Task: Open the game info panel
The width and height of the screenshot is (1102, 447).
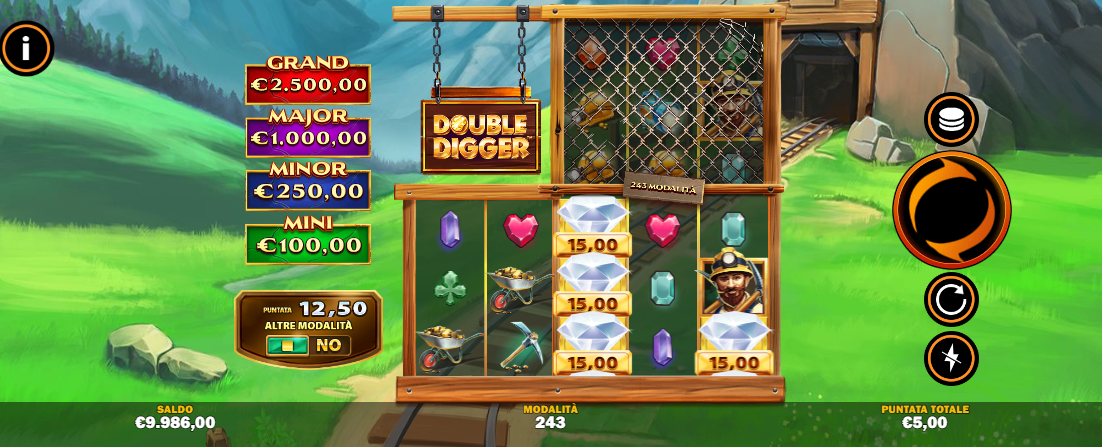Action: point(25,47)
